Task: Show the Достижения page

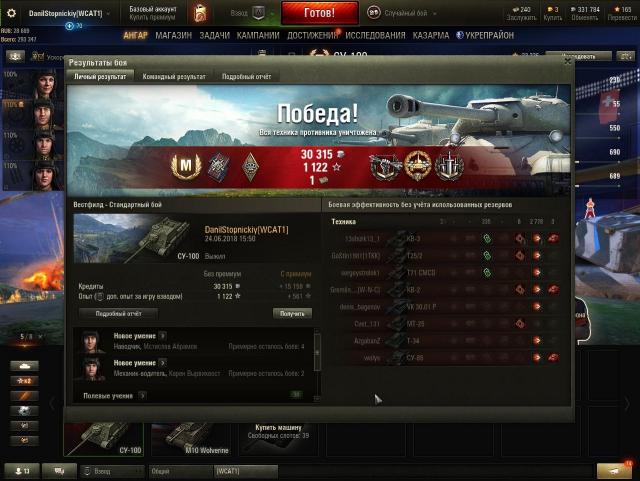Action: coord(311,34)
